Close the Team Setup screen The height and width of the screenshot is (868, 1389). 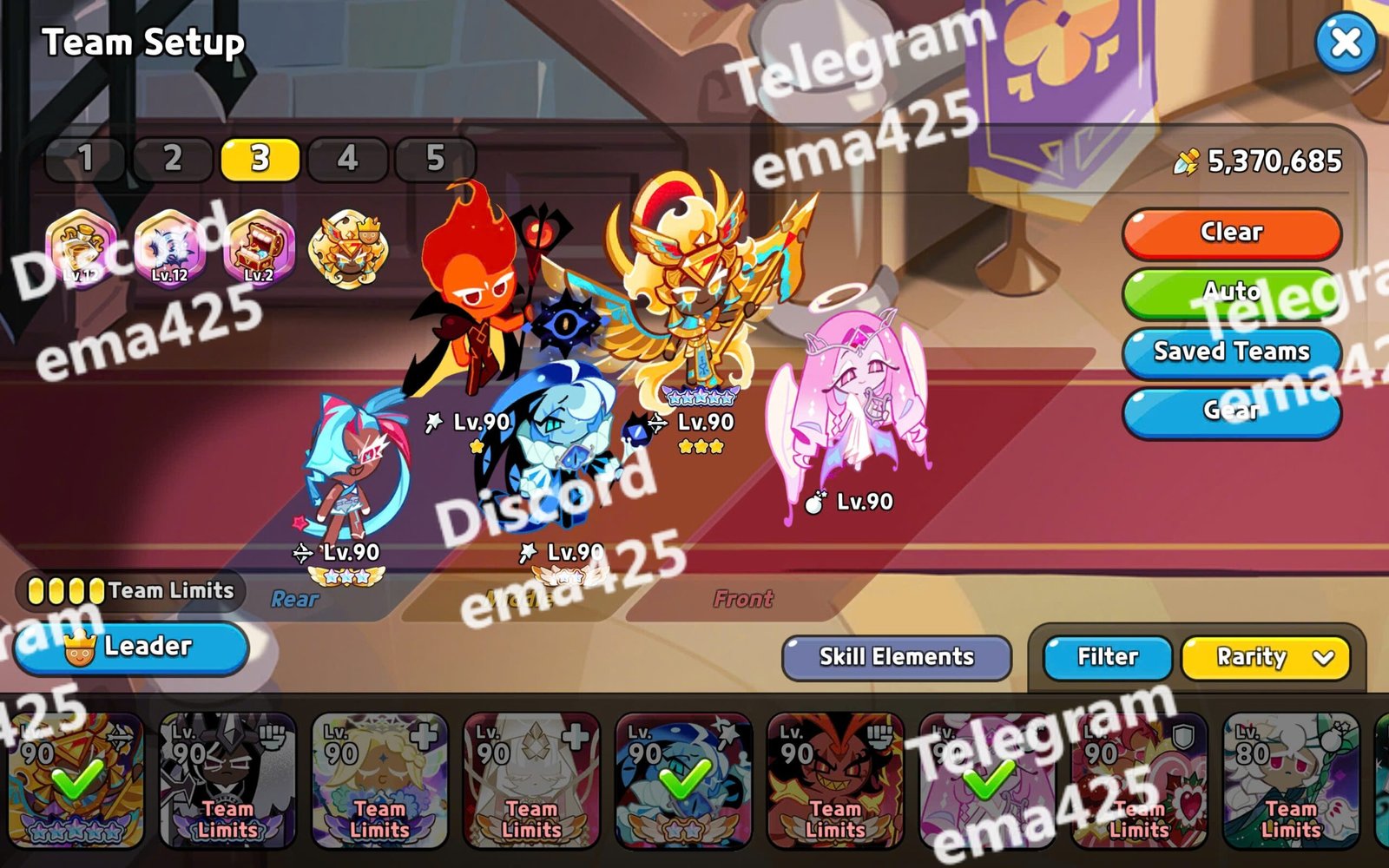[x=1345, y=42]
